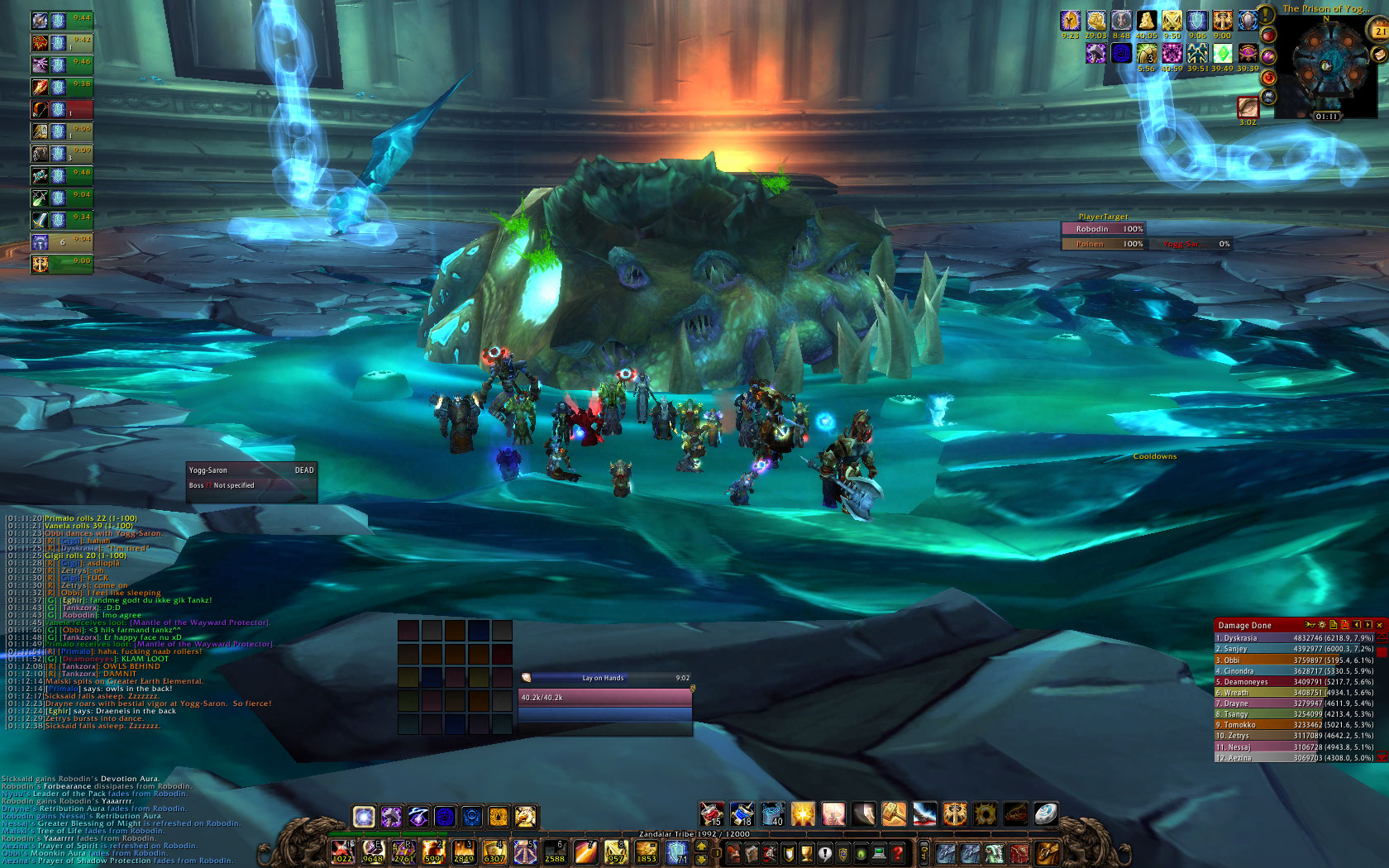
Task: Click the yellow exclamation tracking button
Action: coord(1266,16)
